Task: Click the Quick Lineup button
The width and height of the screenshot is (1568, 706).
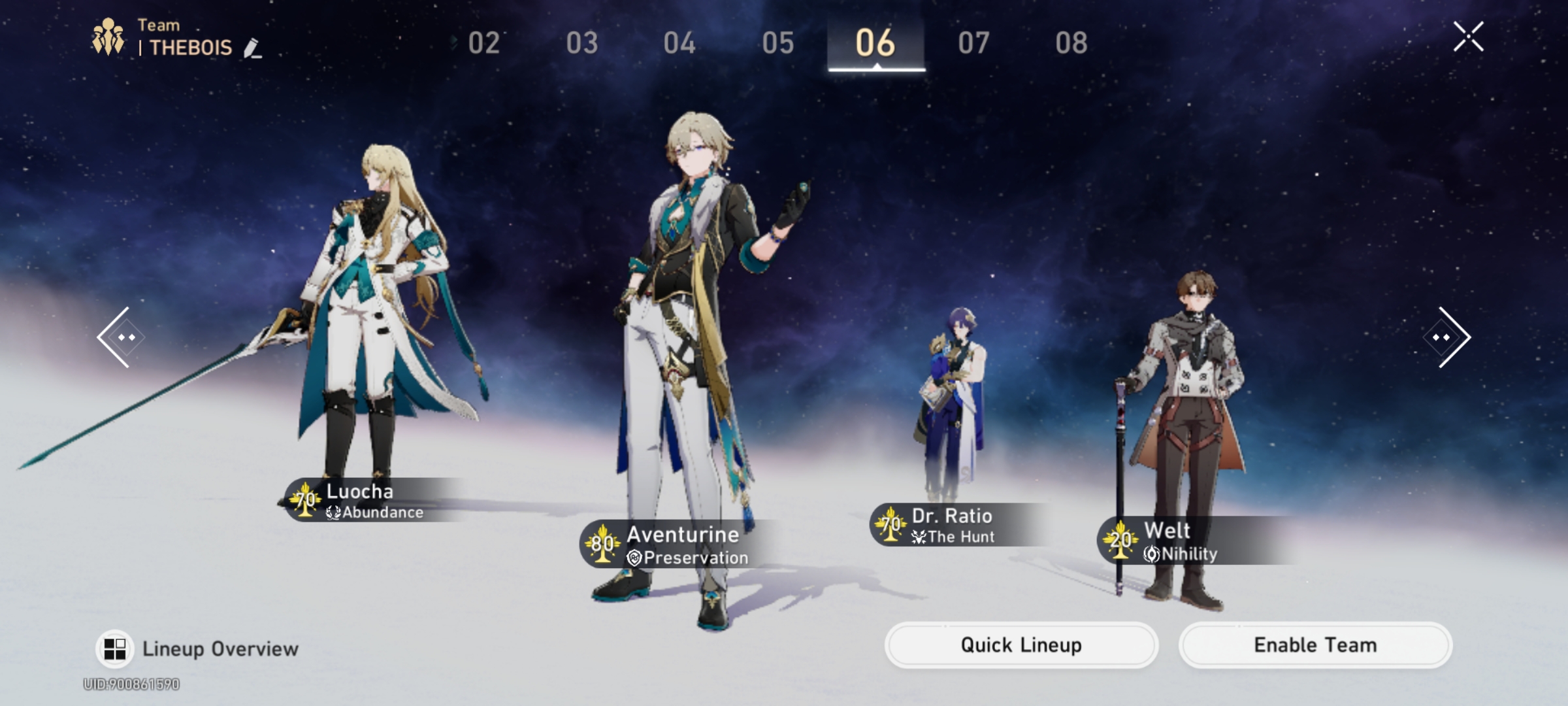Action: point(1021,645)
